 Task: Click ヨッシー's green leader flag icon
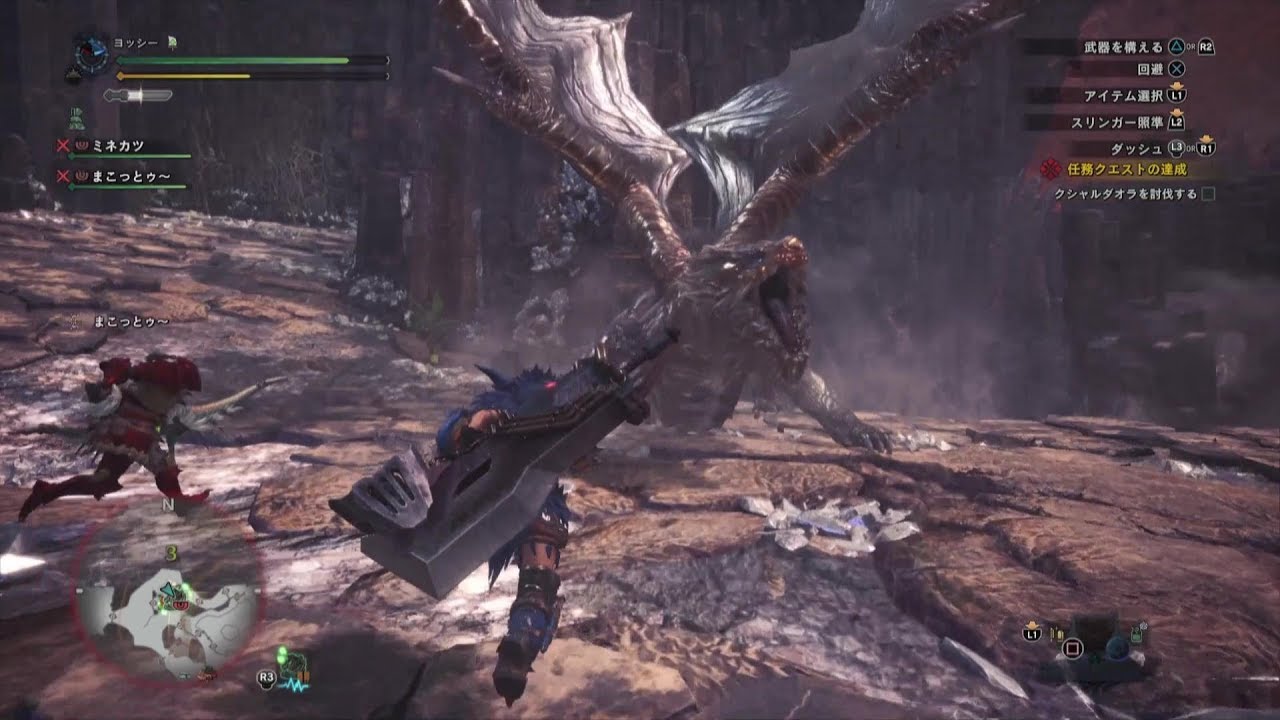(172, 42)
